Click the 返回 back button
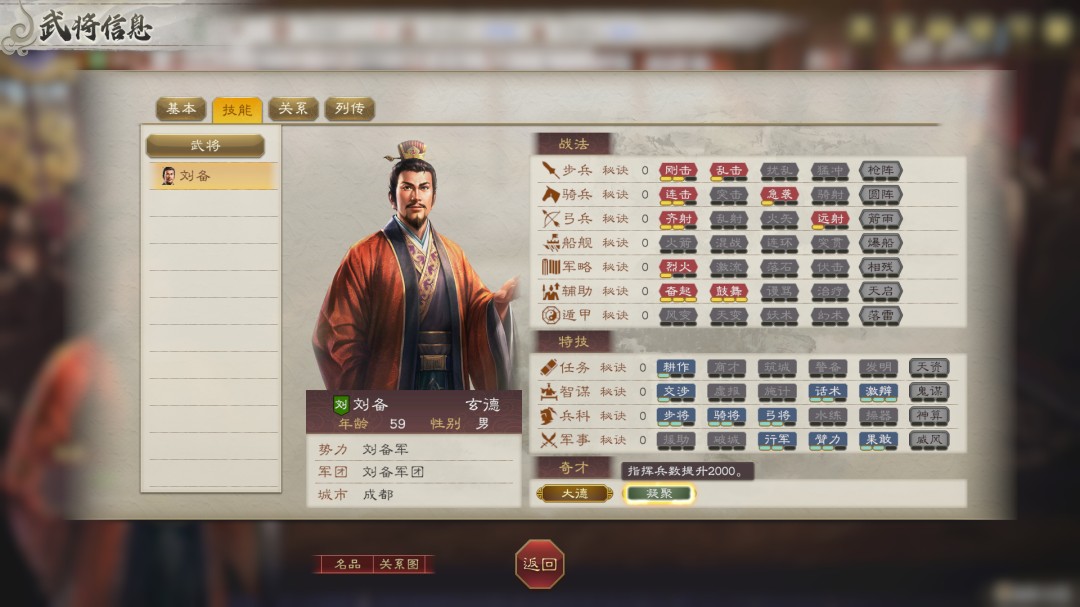This screenshot has height=607, width=1080. pyautogui.click(x=539, y=564)
